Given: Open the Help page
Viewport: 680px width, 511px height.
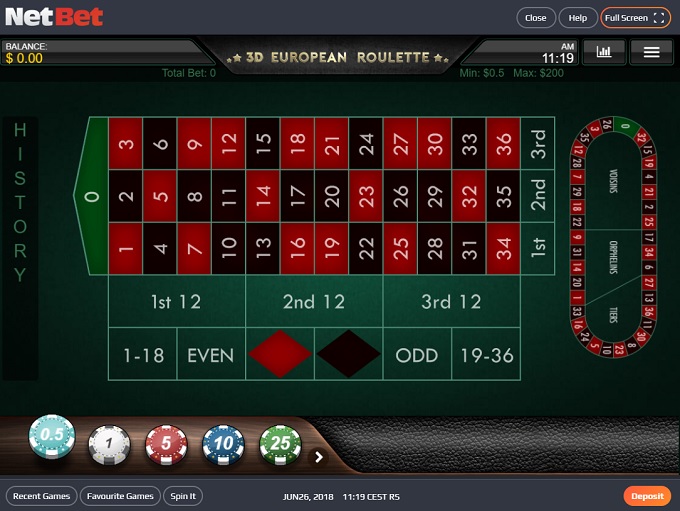Looking at the screenshot, I should pyautogui.click(x=578, y=18).
